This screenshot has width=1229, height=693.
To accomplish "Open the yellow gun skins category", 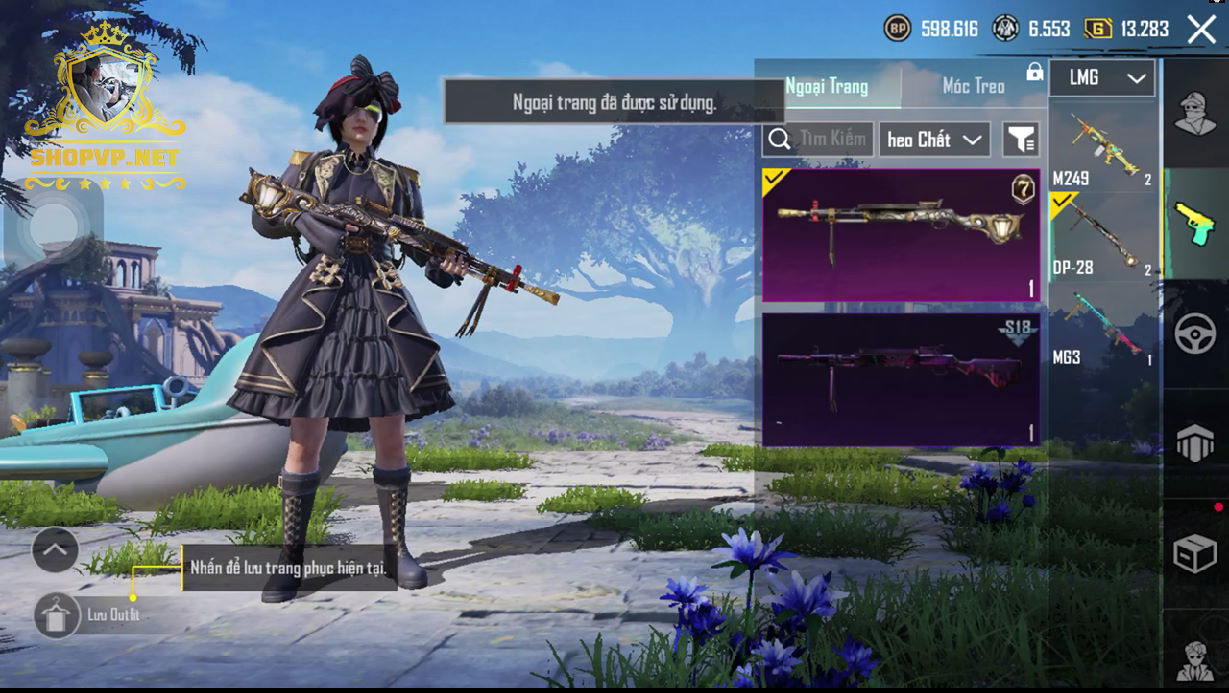I will click(x=1194, y=222).
